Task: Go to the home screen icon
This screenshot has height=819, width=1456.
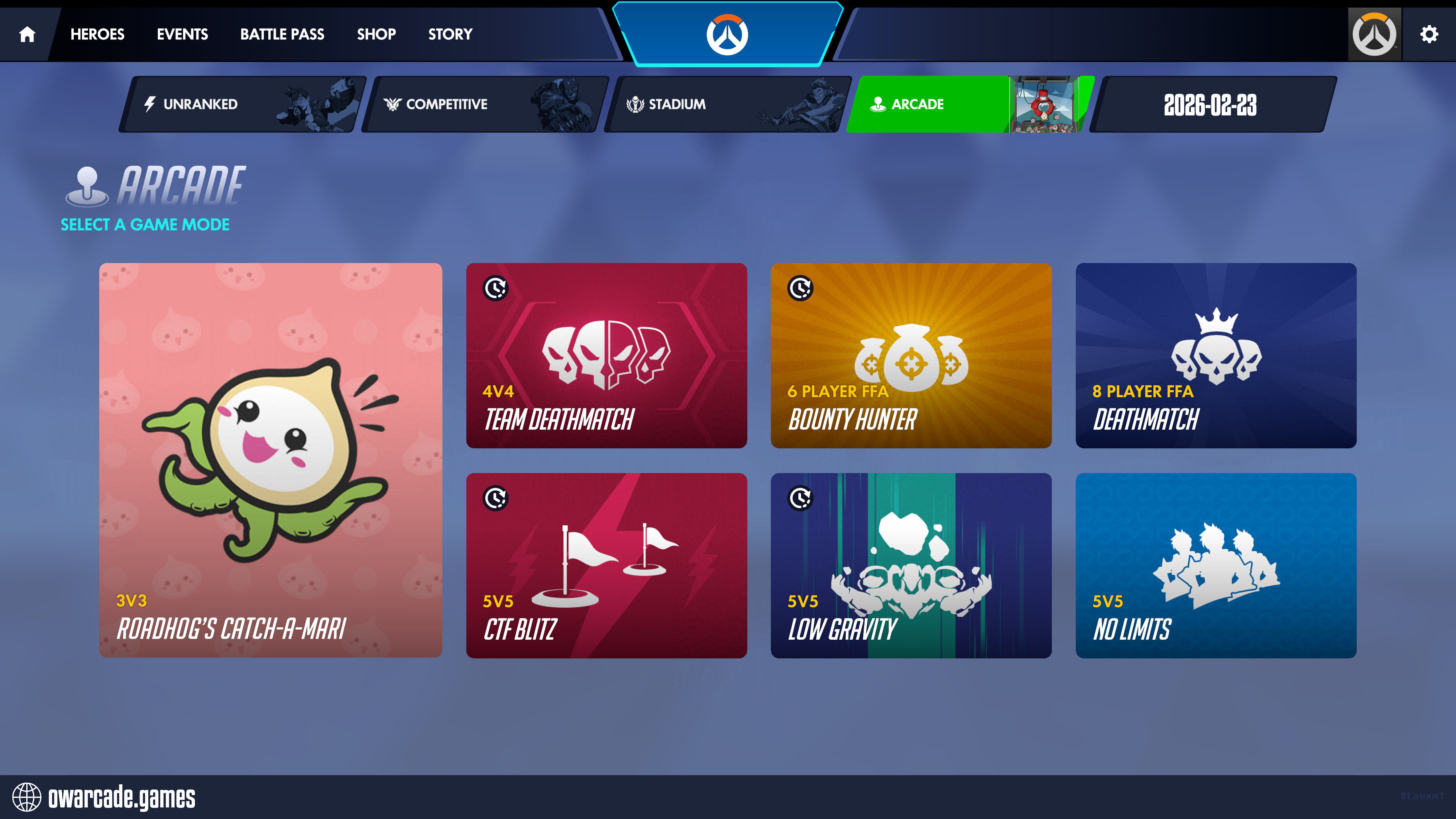Action: (27, 35)
